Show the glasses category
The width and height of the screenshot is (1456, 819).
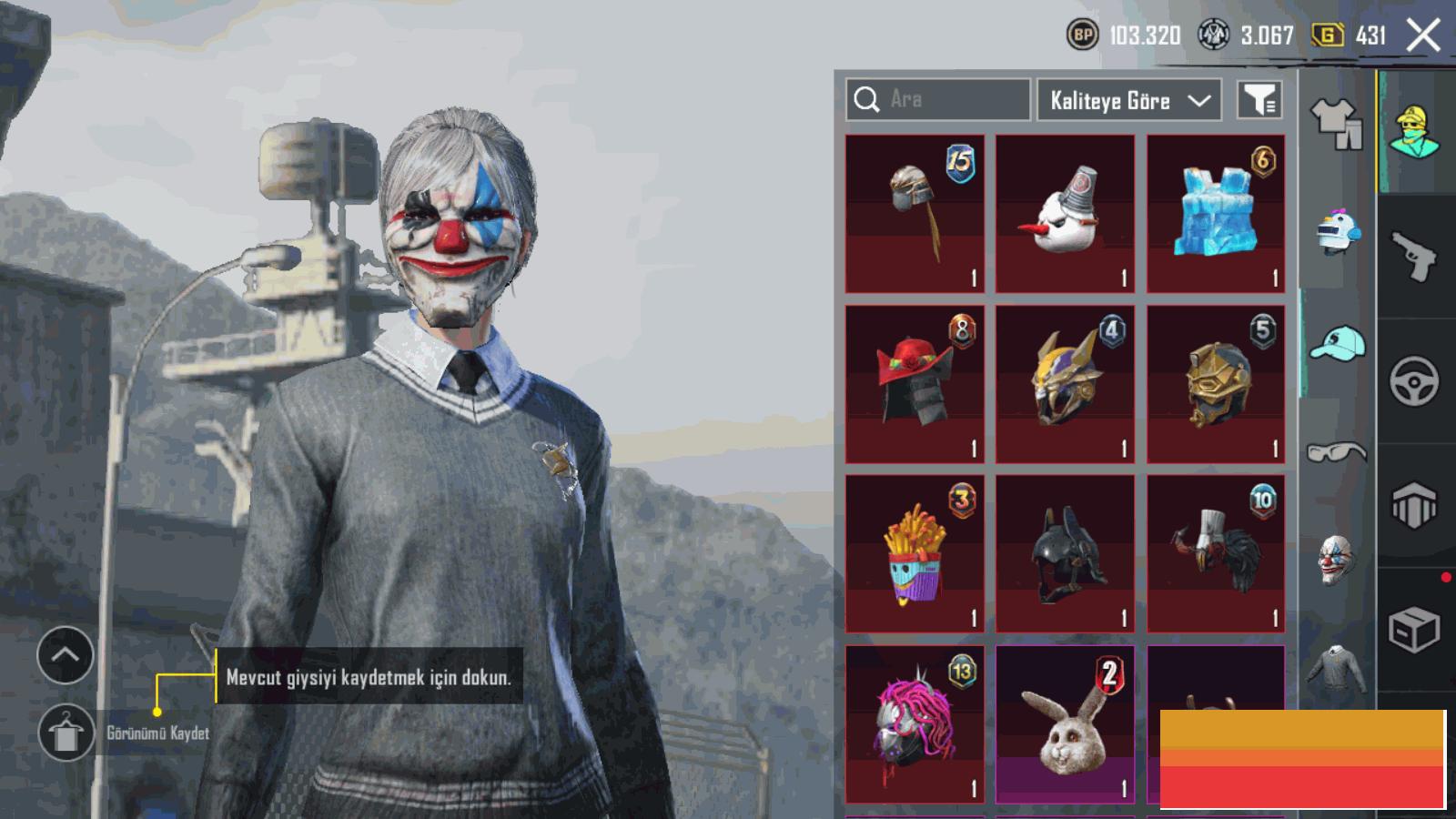[x=1337, y=451]
